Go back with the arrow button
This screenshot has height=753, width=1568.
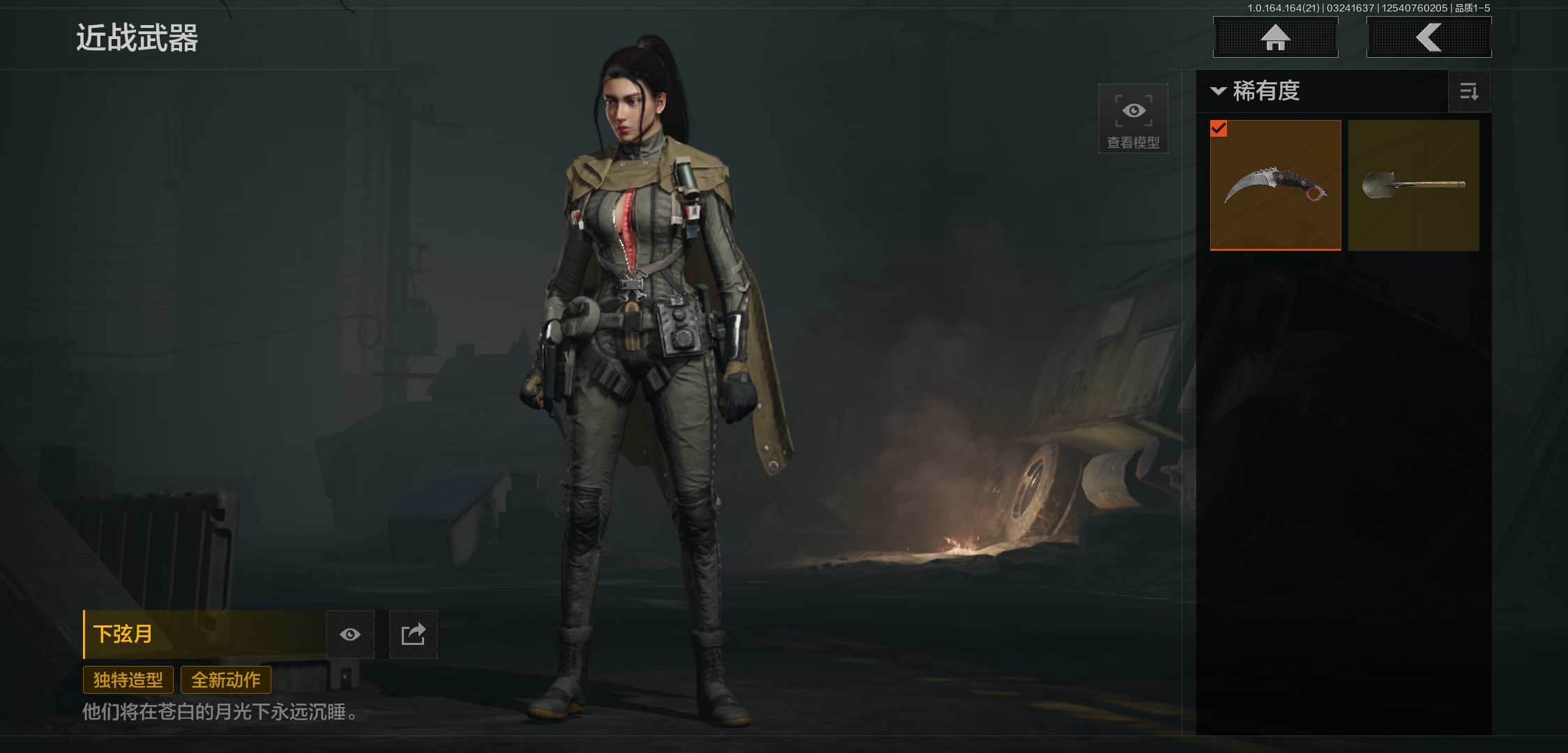click(x=1428, y=38)
